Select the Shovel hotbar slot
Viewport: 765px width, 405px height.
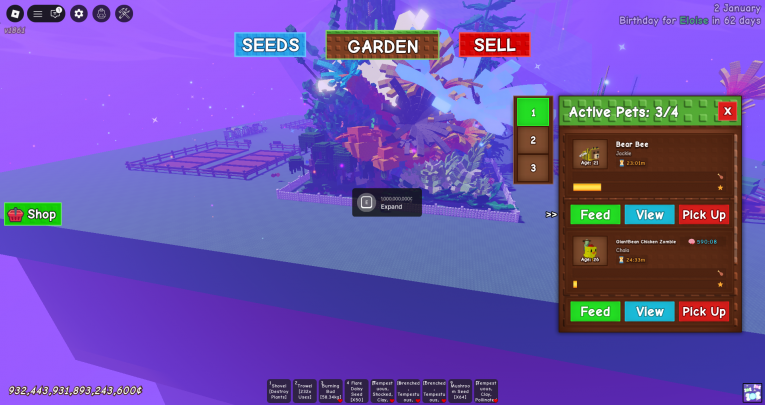(279, 390)
